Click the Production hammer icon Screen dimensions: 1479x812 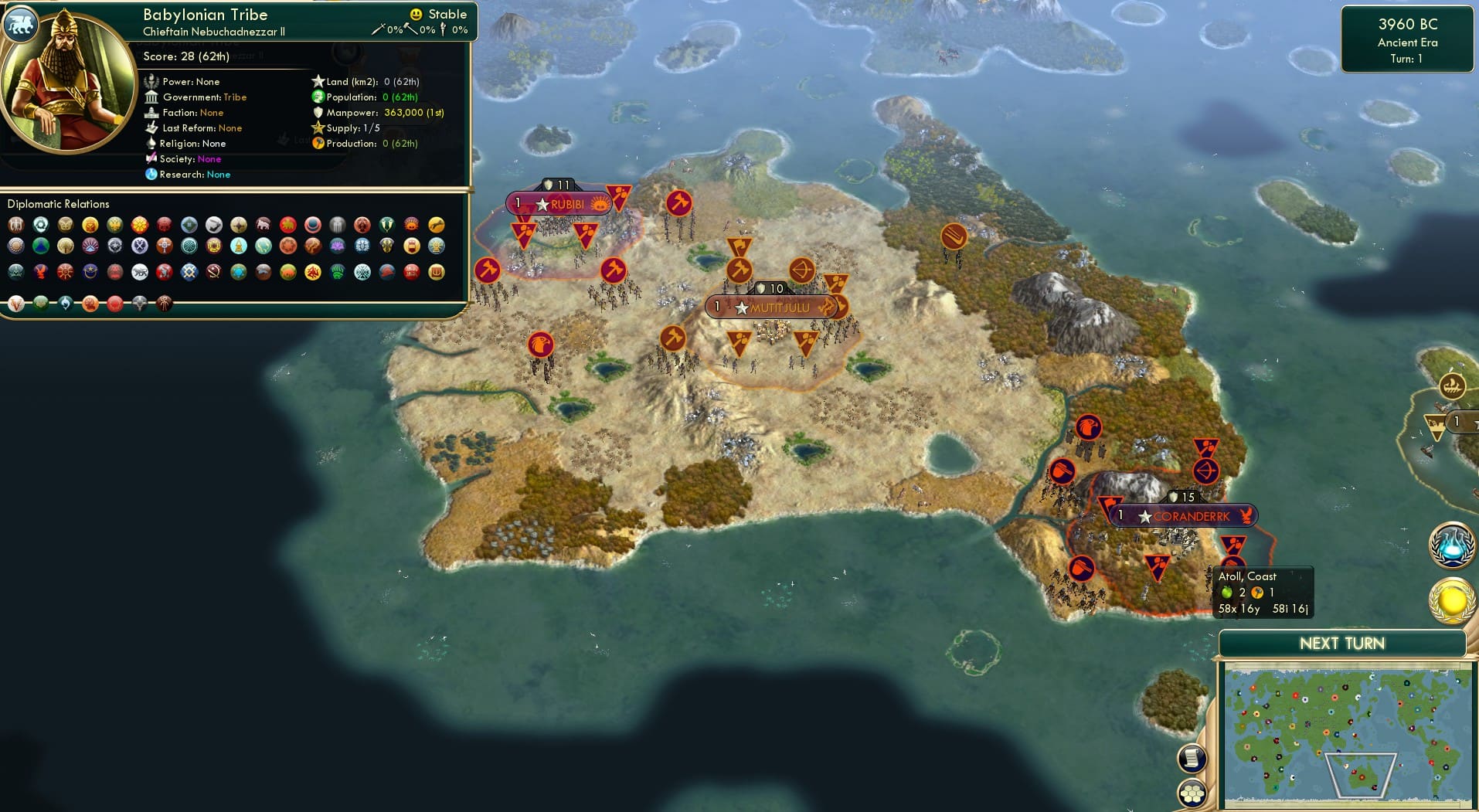317,144
